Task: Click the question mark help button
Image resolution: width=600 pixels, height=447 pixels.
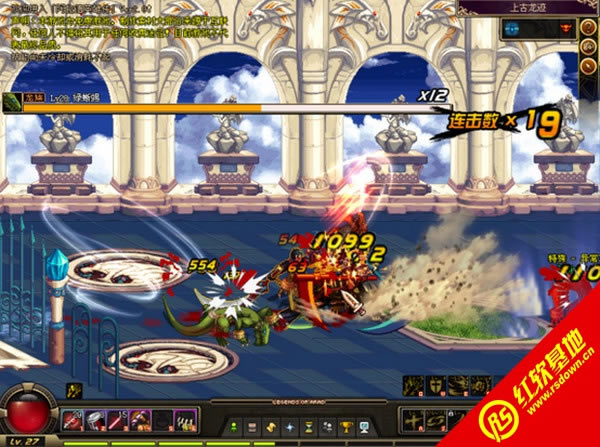Action: pos(587,28)
